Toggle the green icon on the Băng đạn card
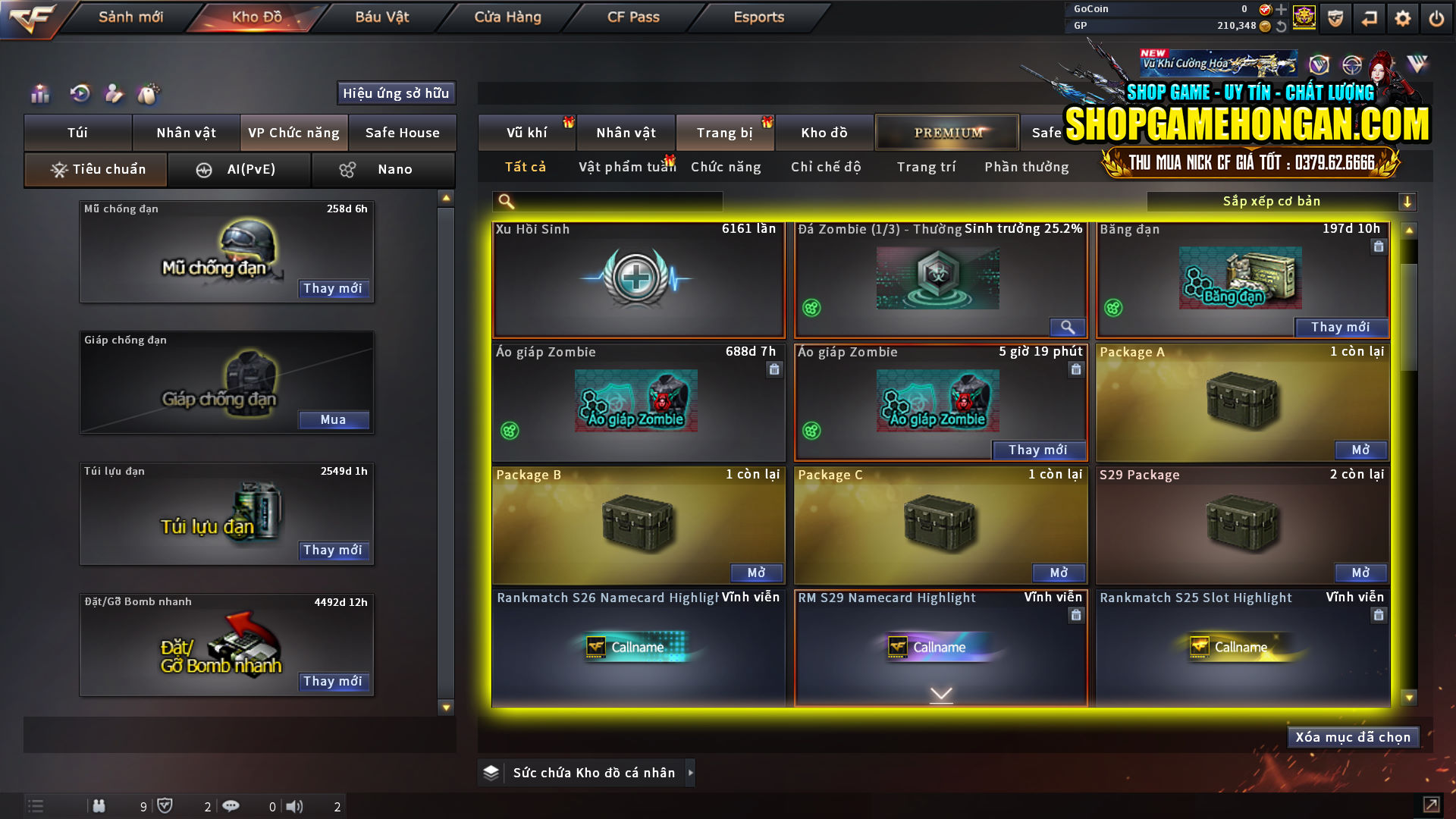Viewport: 1456px width, 819px height. point(1115,308)
